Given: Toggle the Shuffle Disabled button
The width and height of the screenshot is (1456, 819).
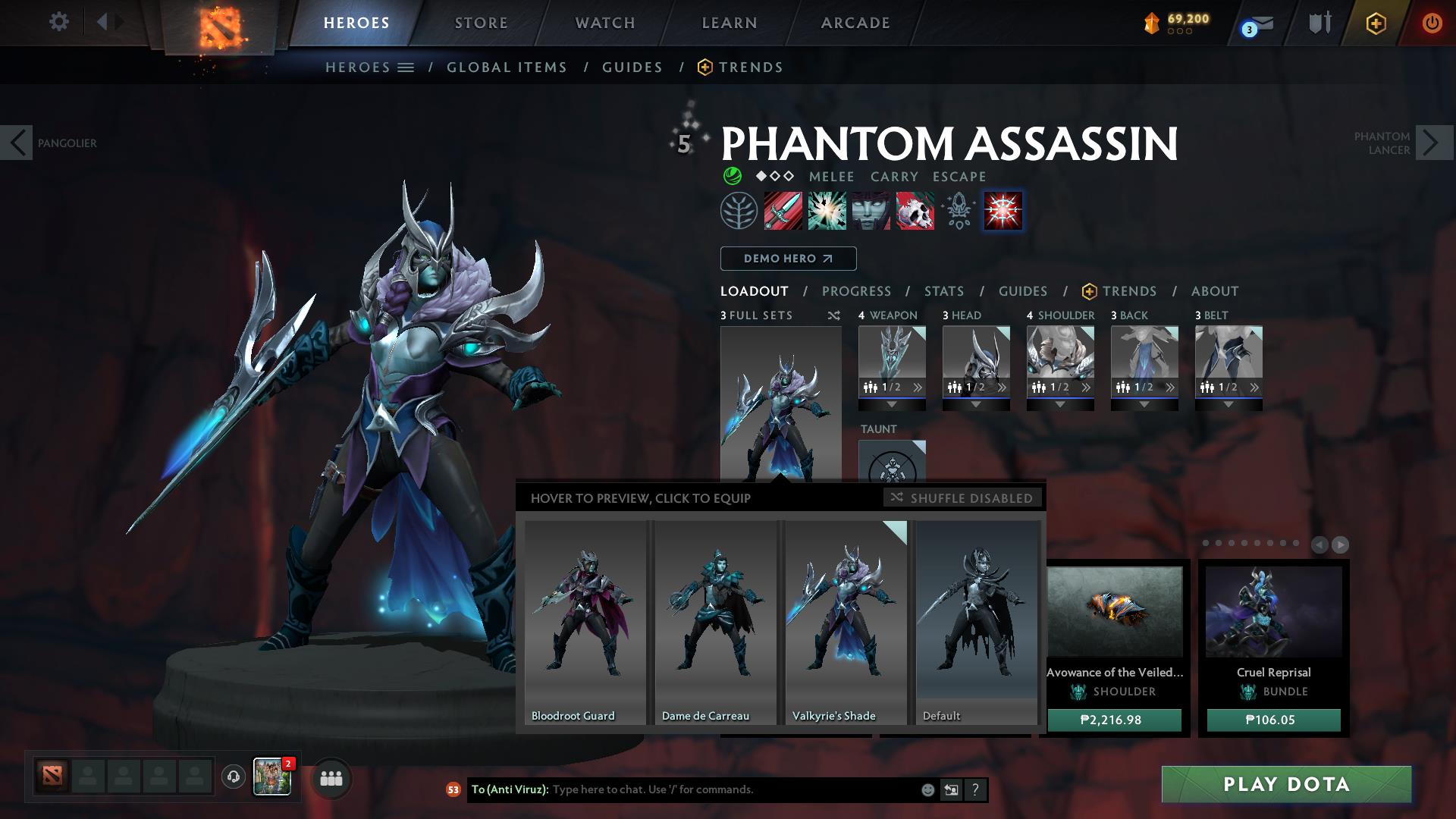Looking at the screenshot, I should coord(962,498).
